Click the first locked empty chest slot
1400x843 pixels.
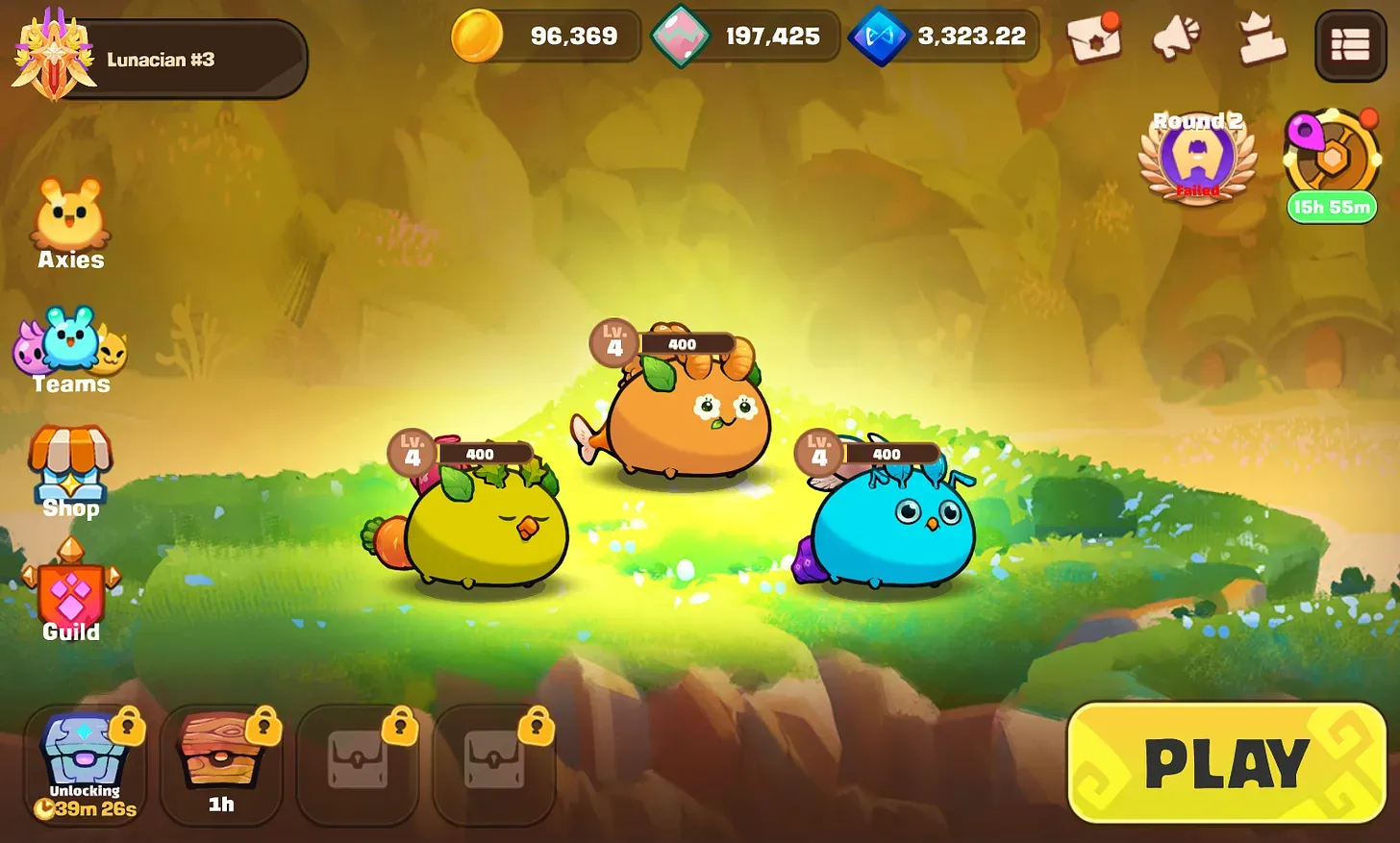[358, 759]
